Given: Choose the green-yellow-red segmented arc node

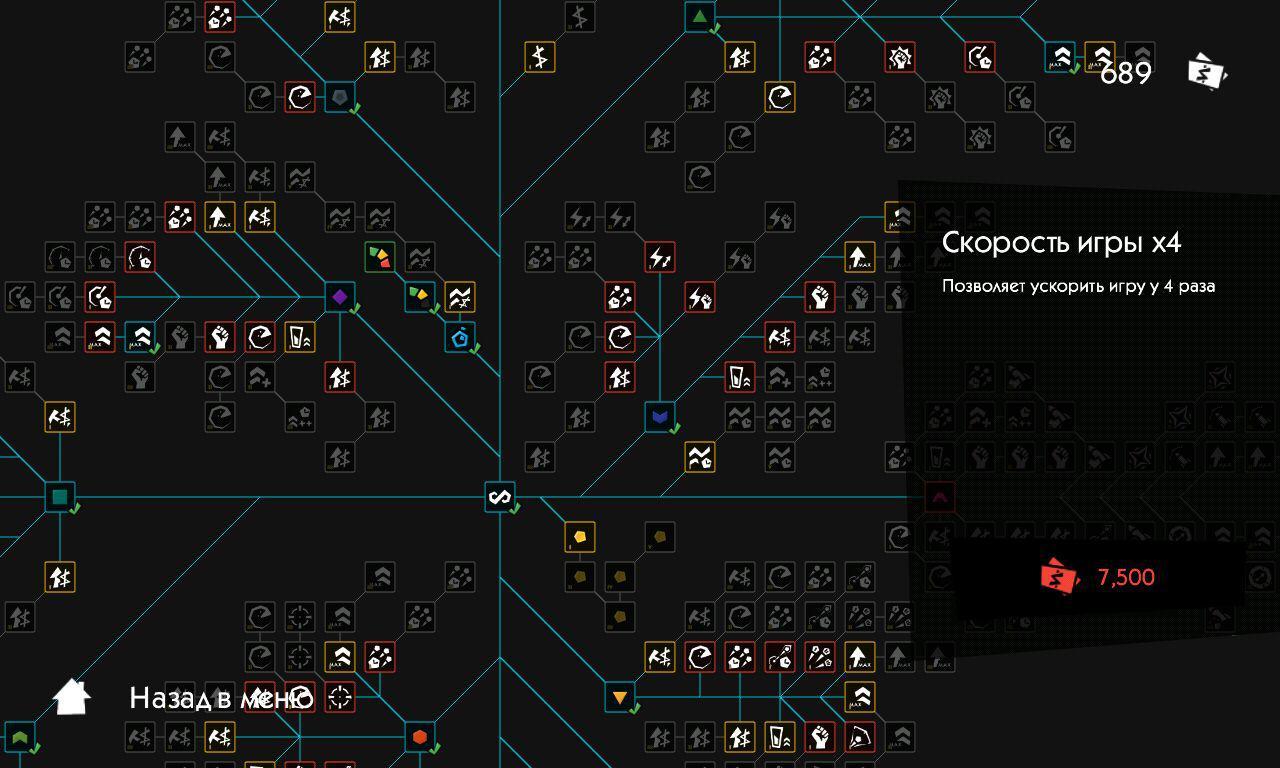Looking at the screenshot, I should (x=380, y=257).
